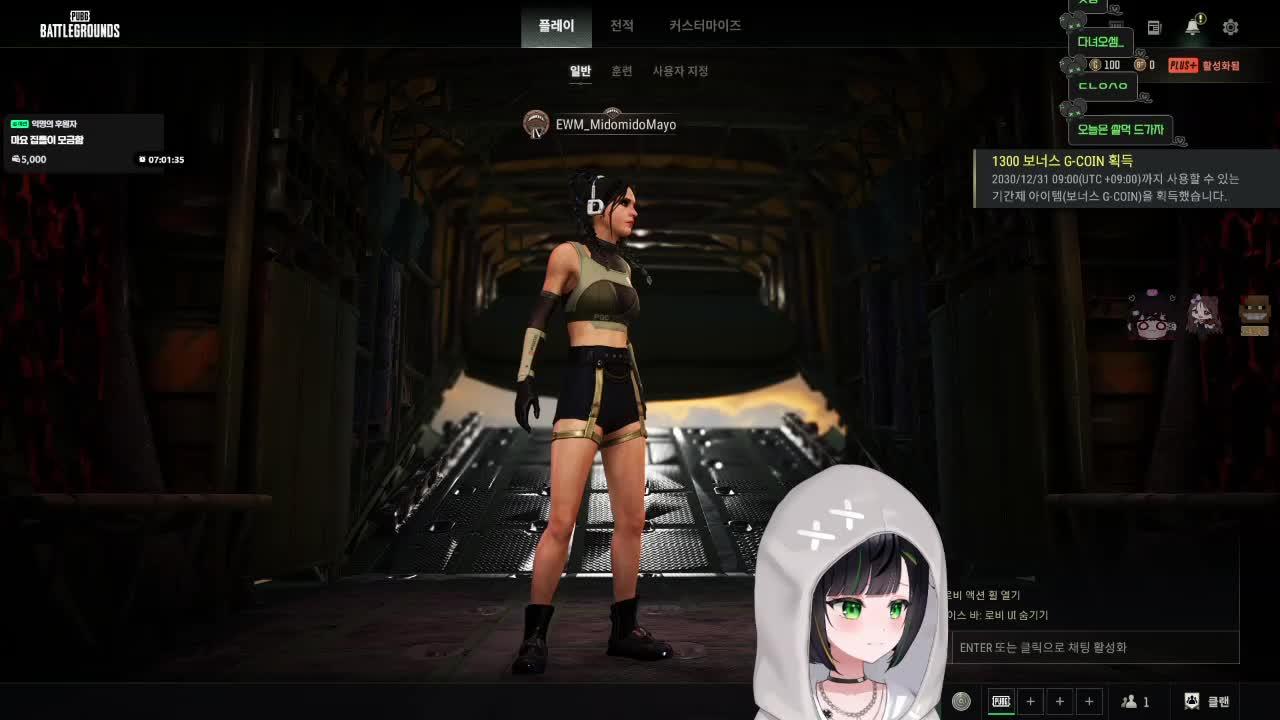Click the circular emblem left of team slots
Image resolution: width=1280 pixels, height=720 pixels.
point(962,701)
